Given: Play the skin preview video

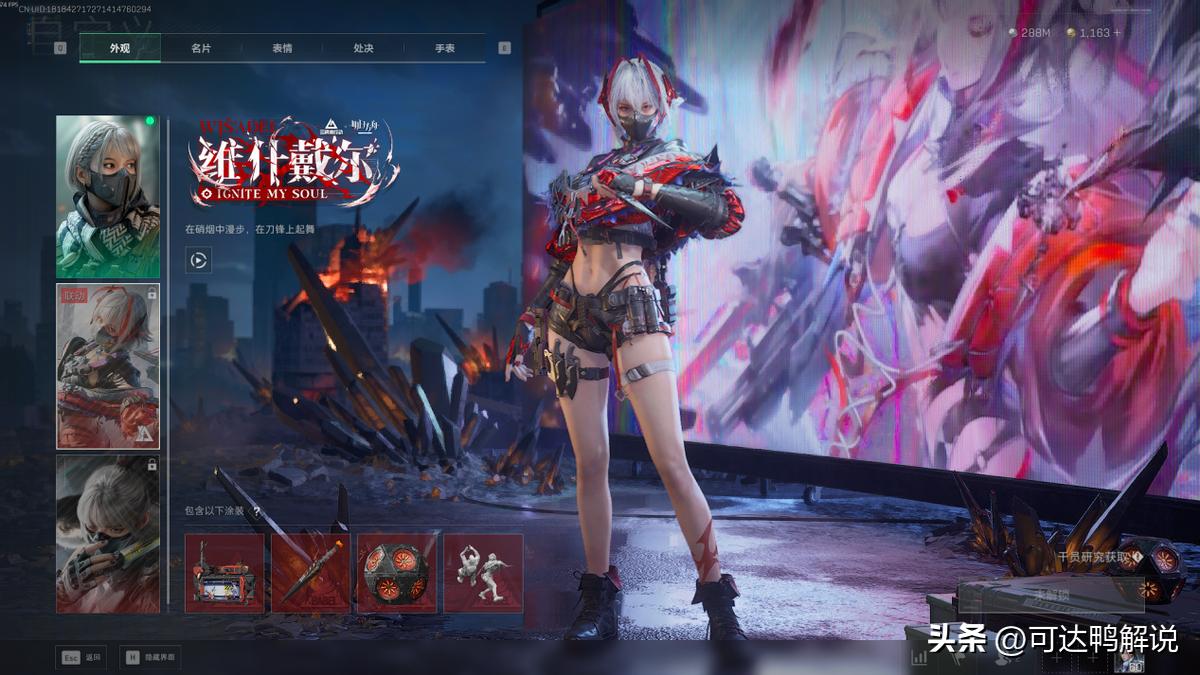Looking at the screenshot, I should [x=198, y=260].
